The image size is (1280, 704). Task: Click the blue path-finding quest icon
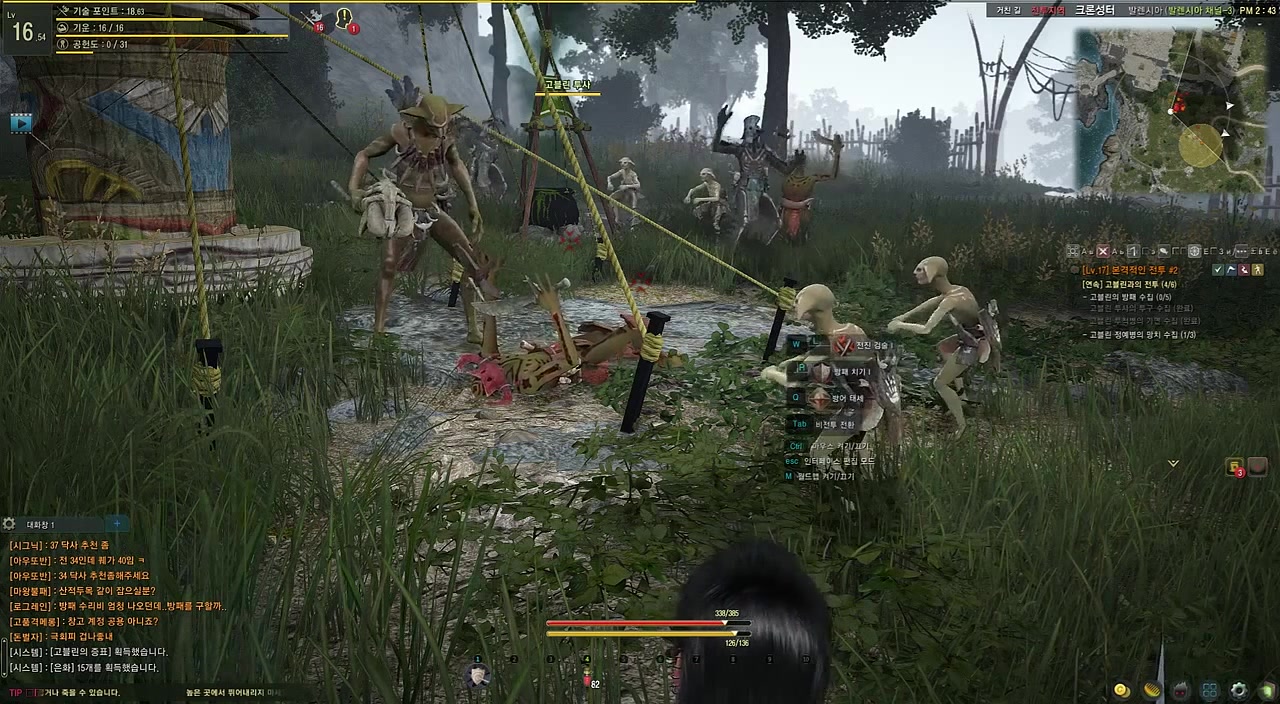click(1231, 270)
